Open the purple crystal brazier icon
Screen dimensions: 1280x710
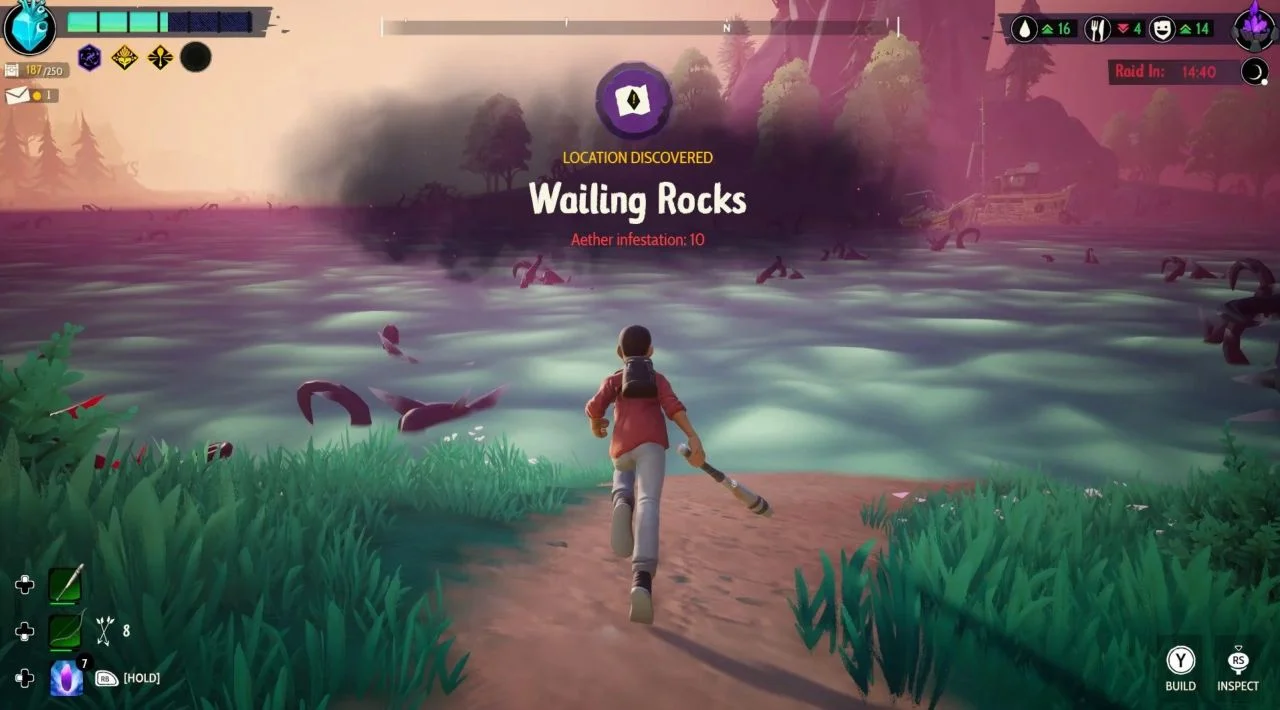click(x=1254, y=26)
